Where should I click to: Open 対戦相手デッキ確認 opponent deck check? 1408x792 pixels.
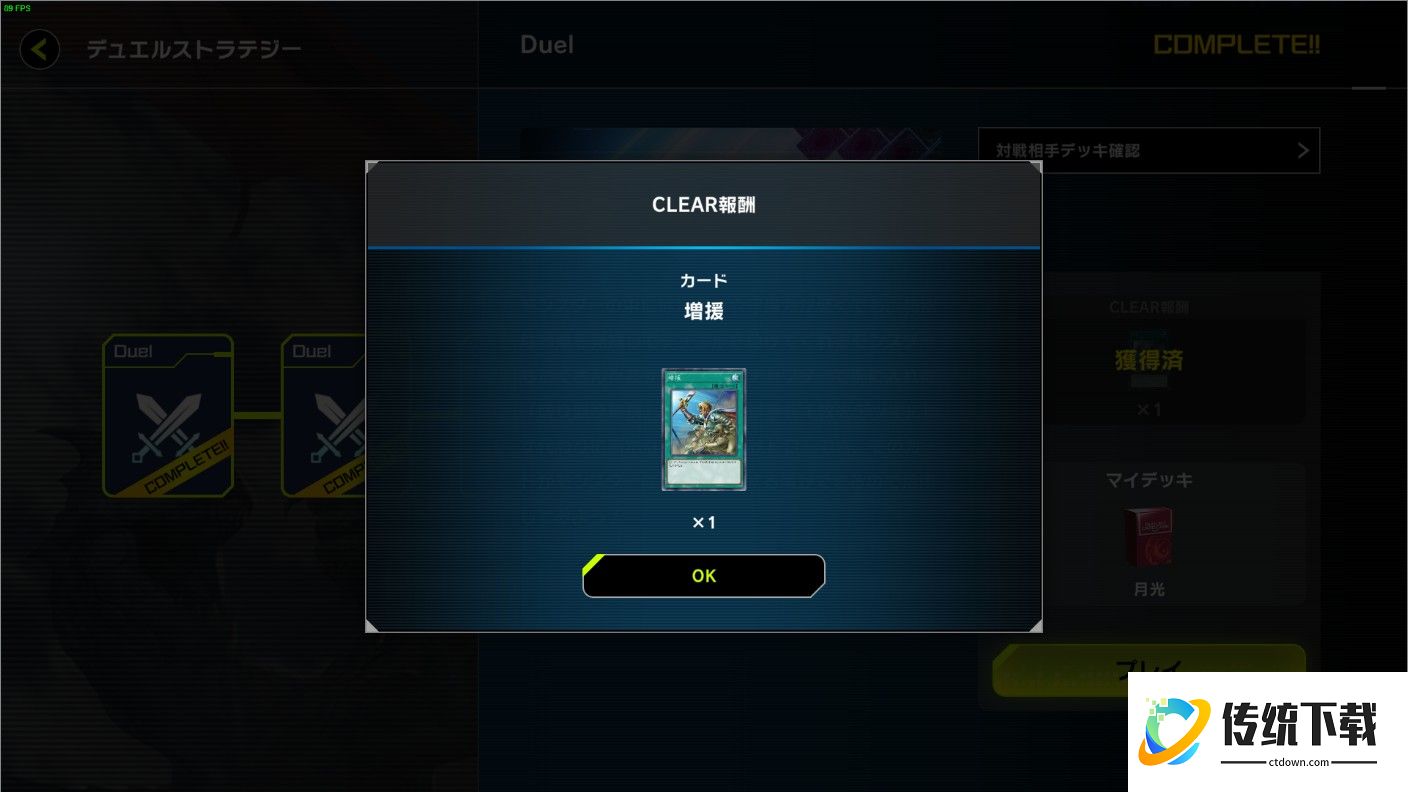pyautogui.click(x=1148, y=151)
